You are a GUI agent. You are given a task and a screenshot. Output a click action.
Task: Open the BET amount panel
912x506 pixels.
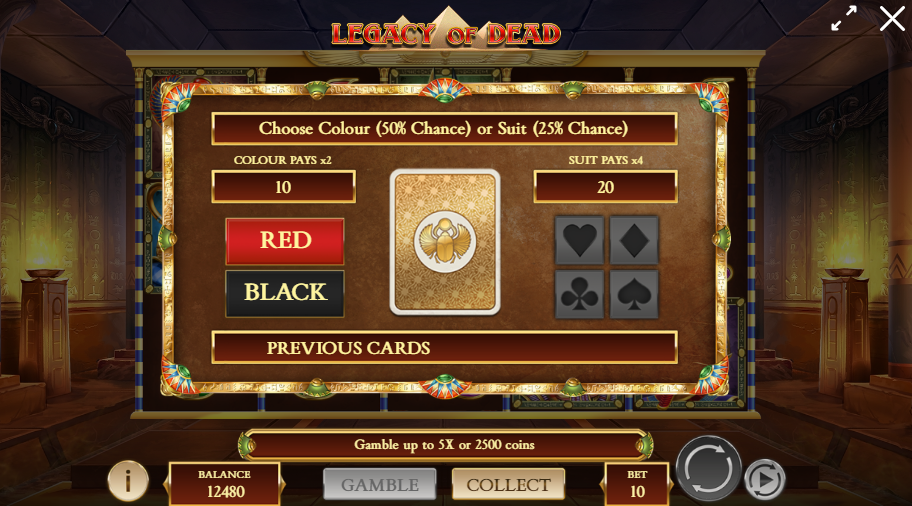tap(637, 484)
